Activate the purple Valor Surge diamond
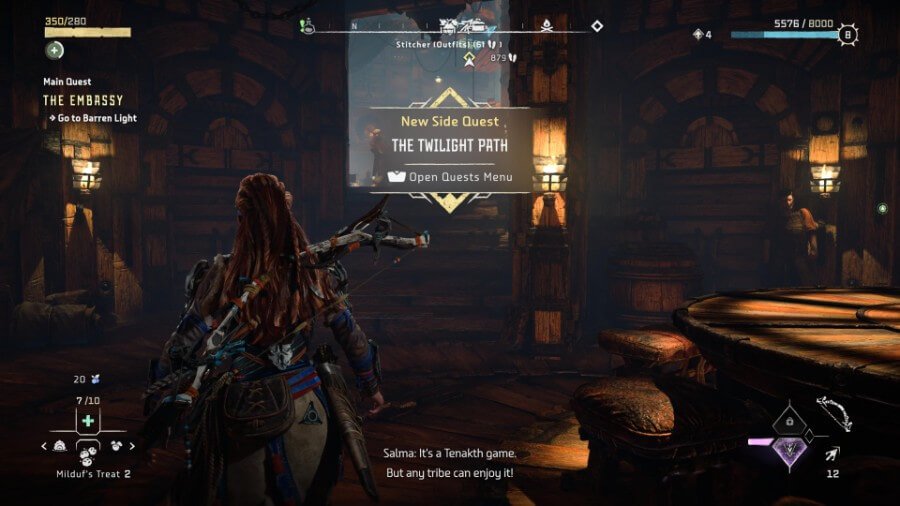Screen dimensions: 900x506 pos(790,449)
